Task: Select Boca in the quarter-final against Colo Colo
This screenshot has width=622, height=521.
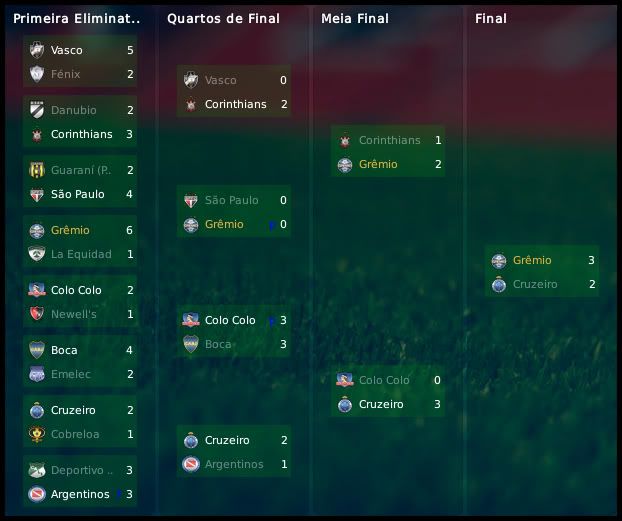Action: (x=218, y=344)
